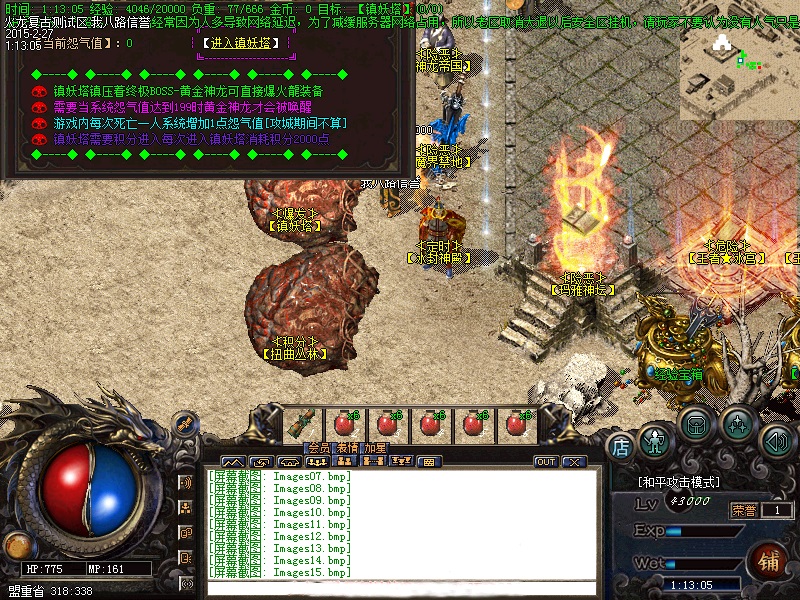Toggle the sound-wave chat channel icon
Screen dimensions: 800x600
186,482
